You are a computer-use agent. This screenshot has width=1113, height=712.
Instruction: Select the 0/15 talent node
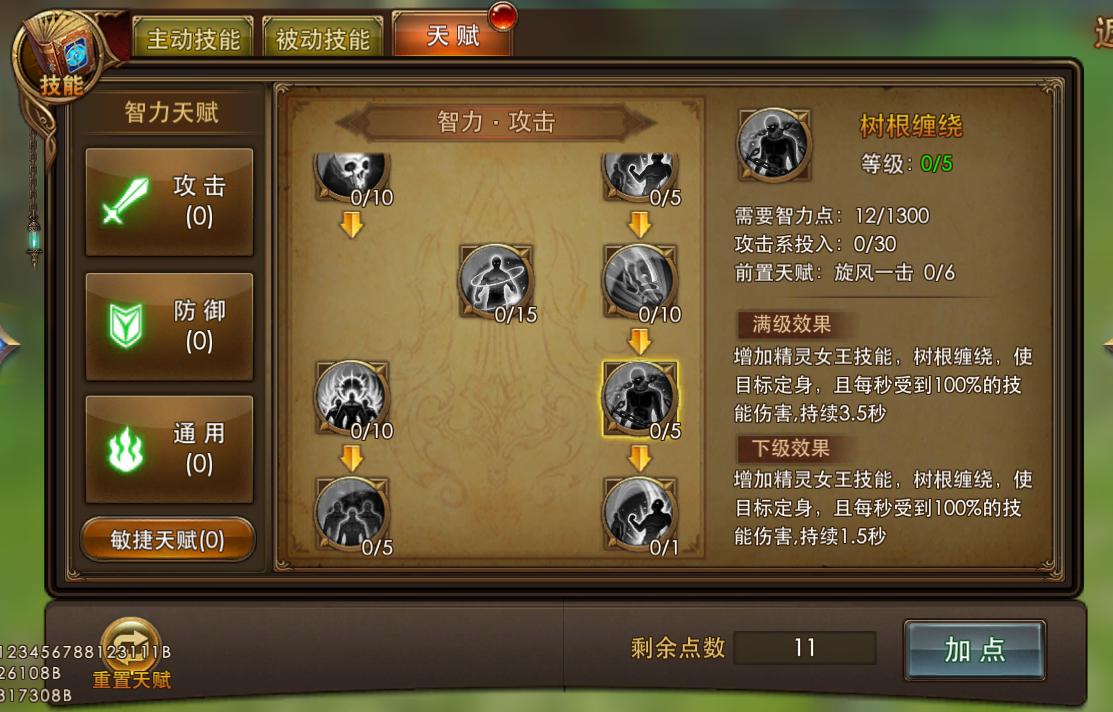pyautogui.click(x=495, y=280)
